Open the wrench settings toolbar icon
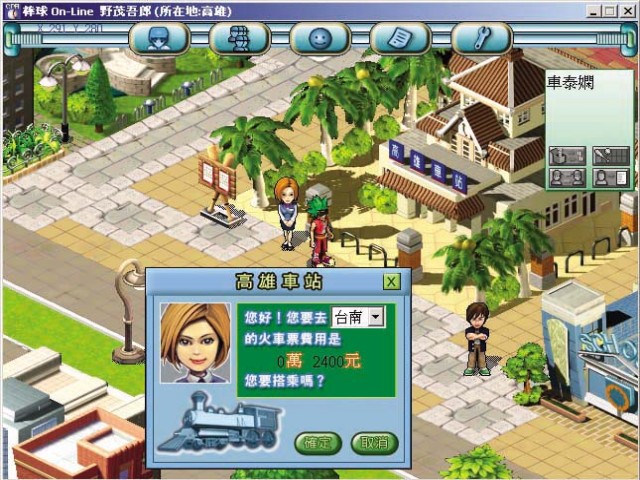Viewport: 640px width, 480px height. click(x=480, y=39)
